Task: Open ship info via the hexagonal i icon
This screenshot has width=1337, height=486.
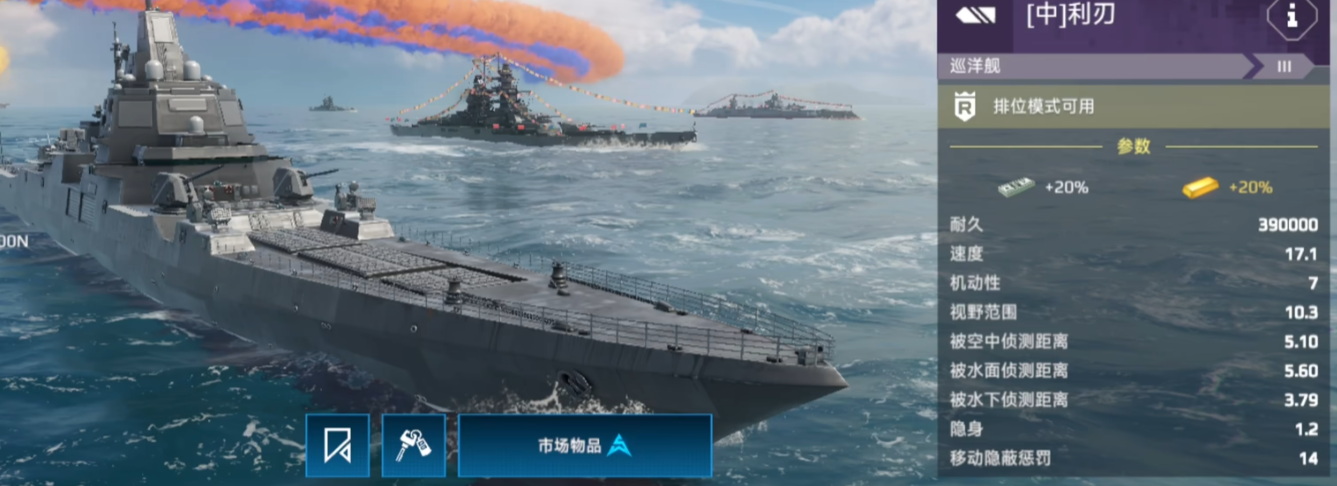Action: click(x=1291, y=17)
